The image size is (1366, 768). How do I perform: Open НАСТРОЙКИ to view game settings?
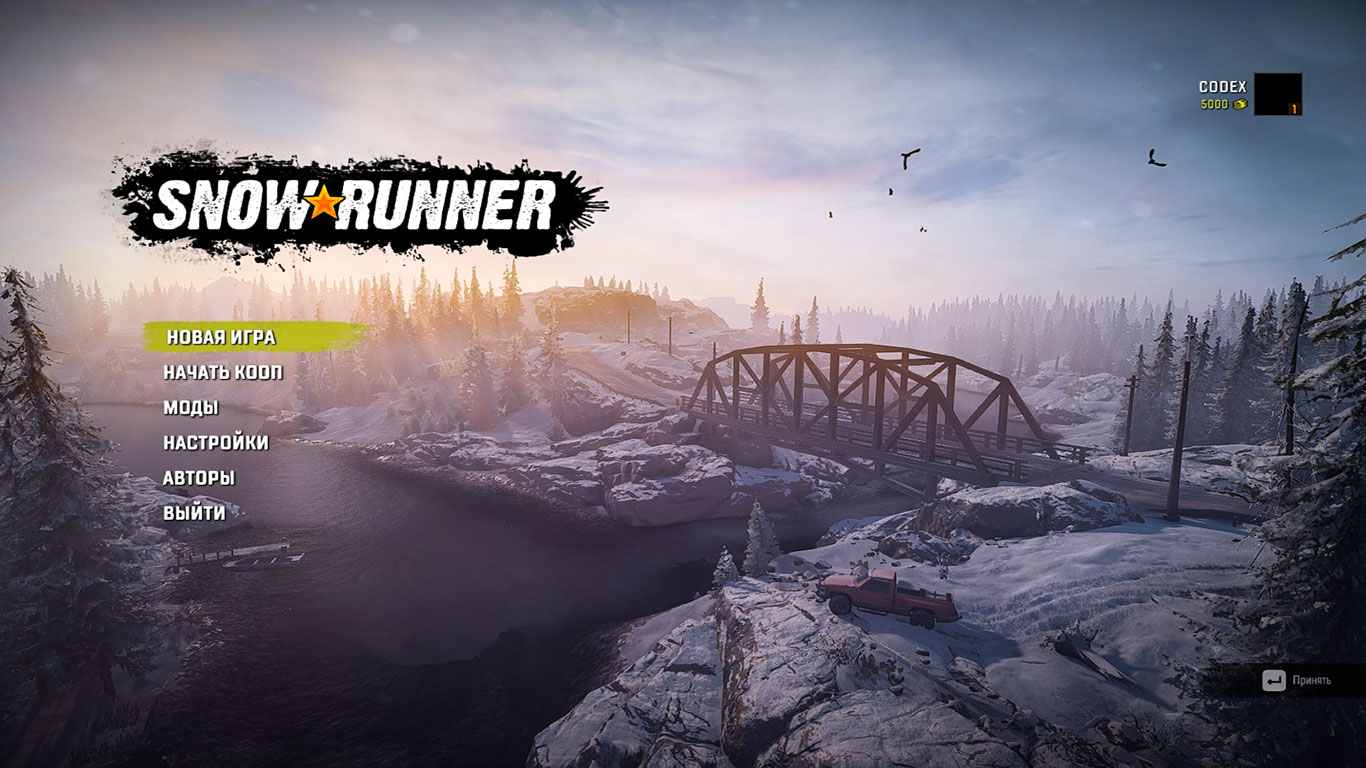coord(216,442)
